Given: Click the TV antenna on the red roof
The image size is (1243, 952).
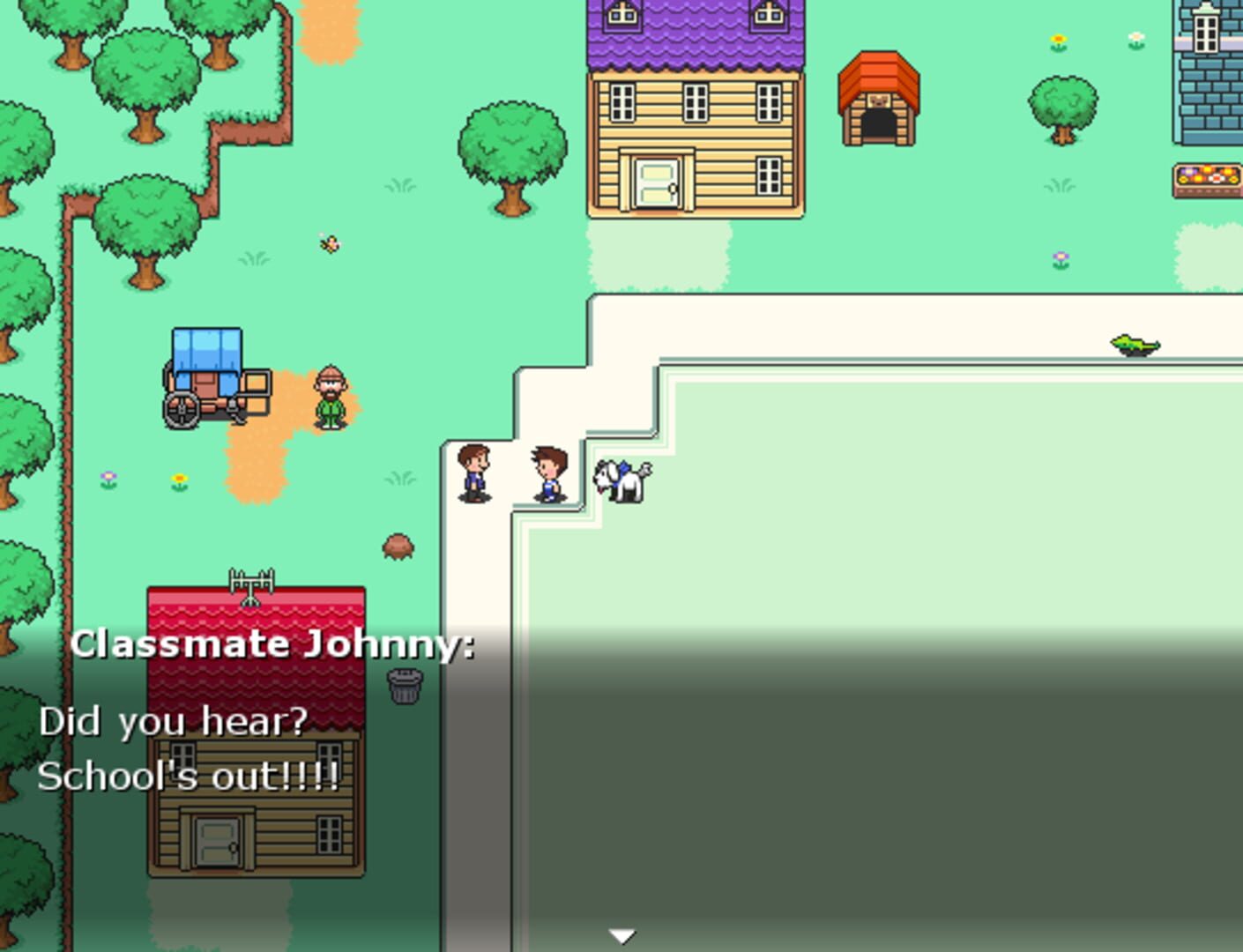Looking at the screenshot, I should coord(250,584).
